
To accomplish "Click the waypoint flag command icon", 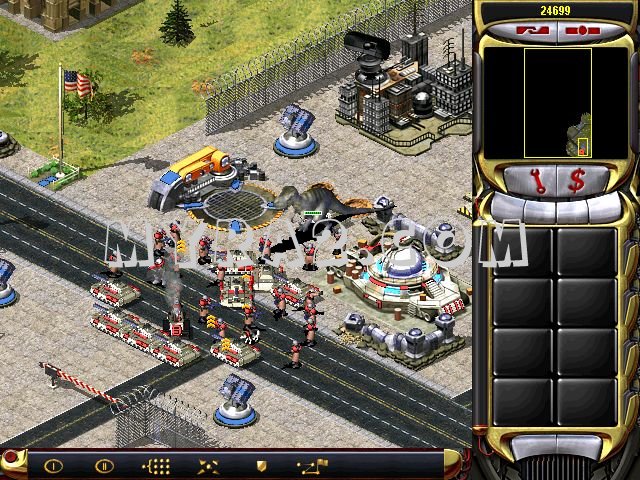I will (312, 465).
